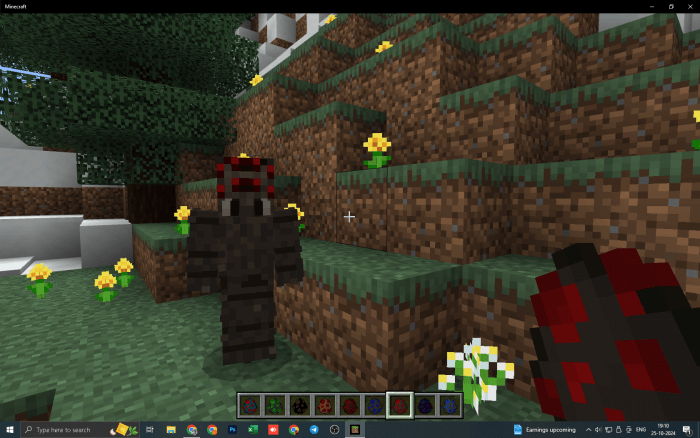700x438 pixels.
Task: Close the Minecraft window
Action: pyautogui.click(x=690, y=6)
